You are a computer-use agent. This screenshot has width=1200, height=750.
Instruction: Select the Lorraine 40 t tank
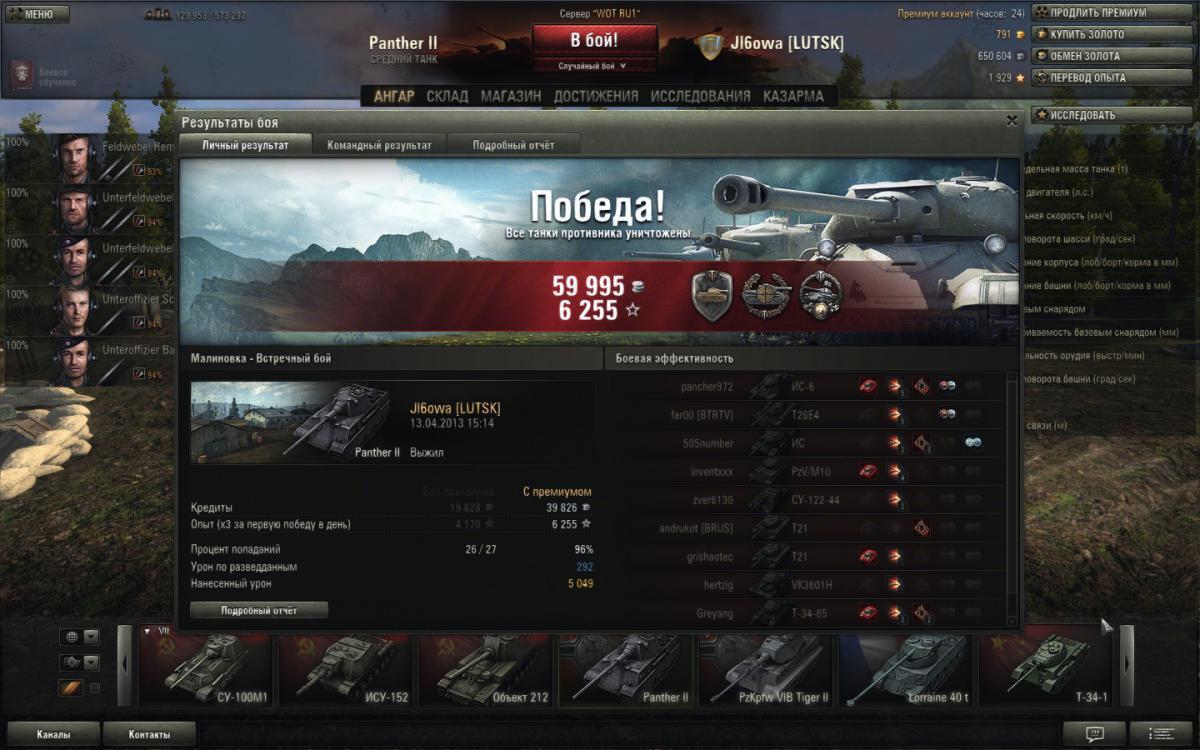(907, 669)
